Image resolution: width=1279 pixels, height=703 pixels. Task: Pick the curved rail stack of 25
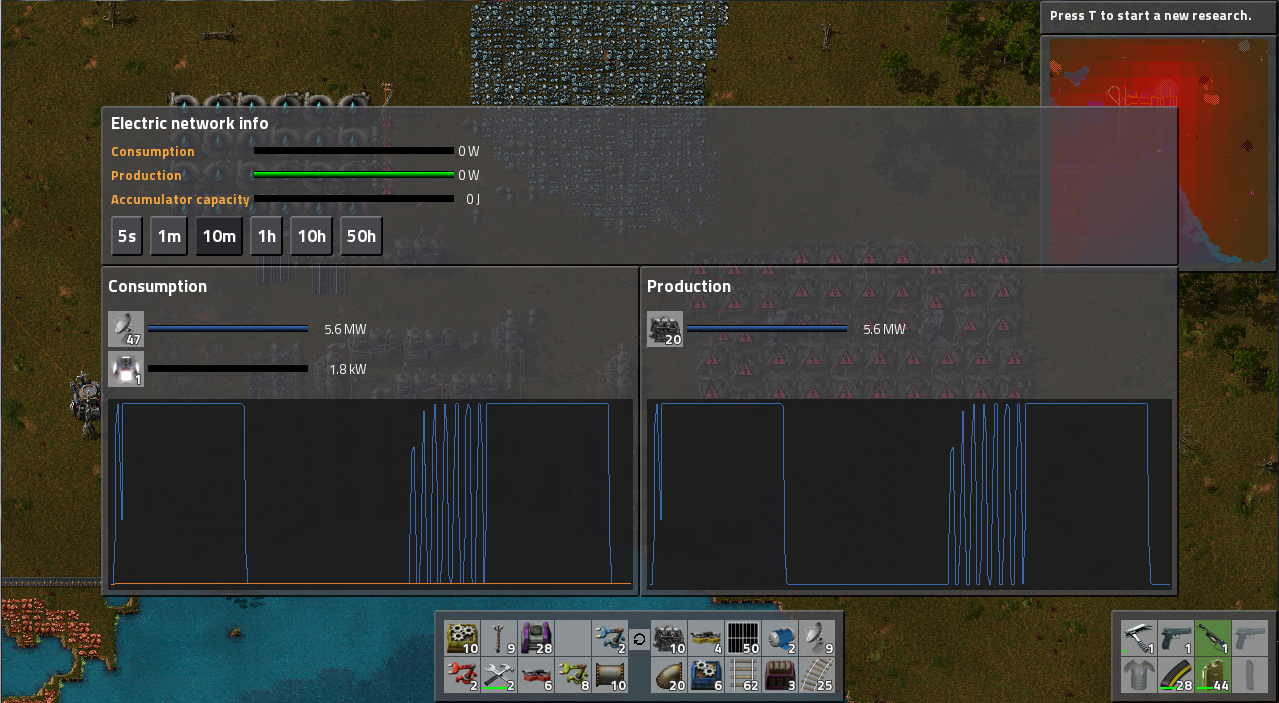[x=818, y=675]
